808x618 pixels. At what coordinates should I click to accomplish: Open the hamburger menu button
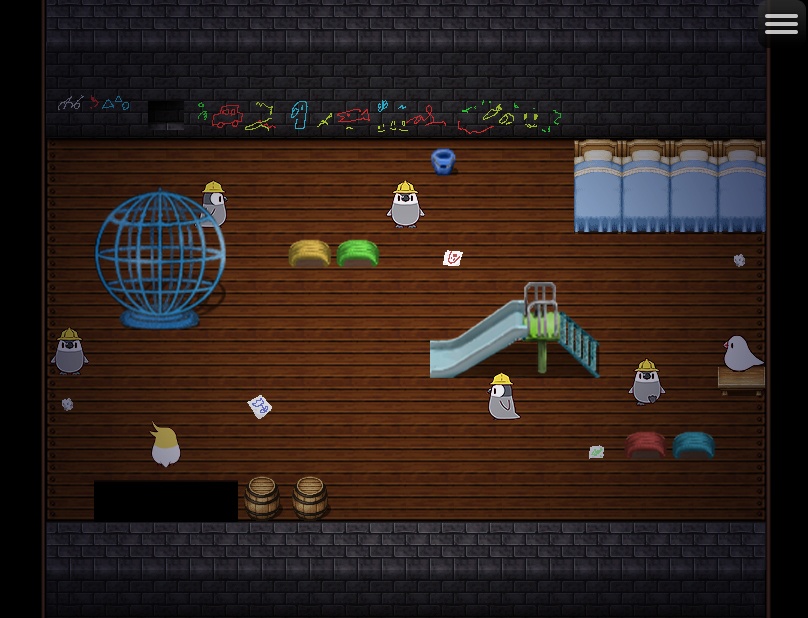pyautogui.click(x=781, y=23)
